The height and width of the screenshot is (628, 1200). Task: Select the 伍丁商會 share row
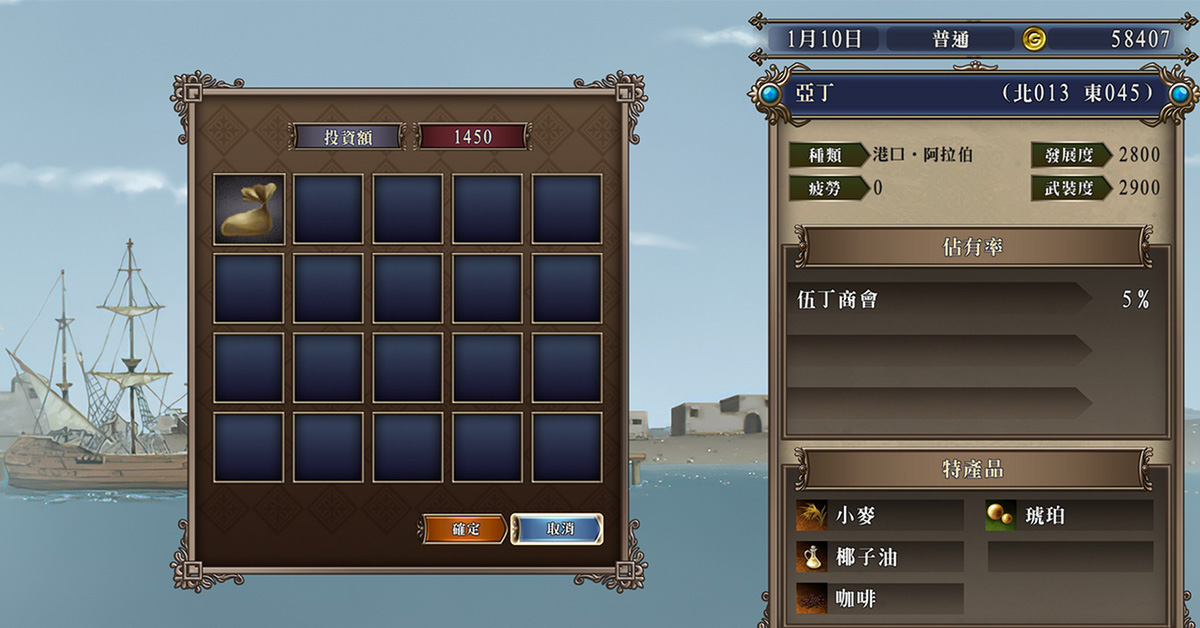(940, 299)
